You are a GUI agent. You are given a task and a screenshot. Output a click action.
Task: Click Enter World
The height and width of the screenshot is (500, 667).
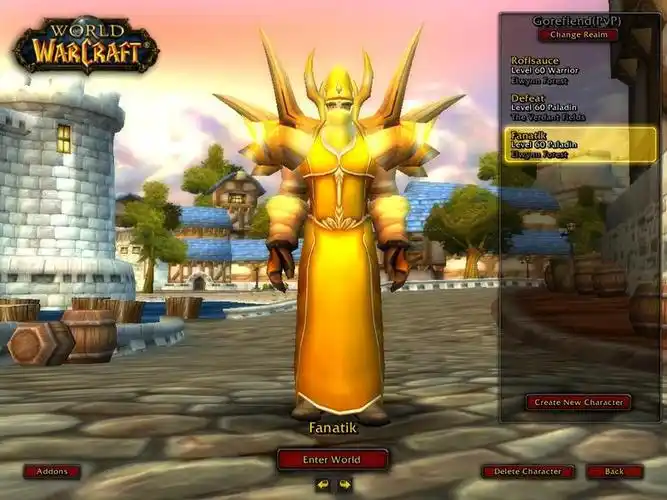pos(332,460)
